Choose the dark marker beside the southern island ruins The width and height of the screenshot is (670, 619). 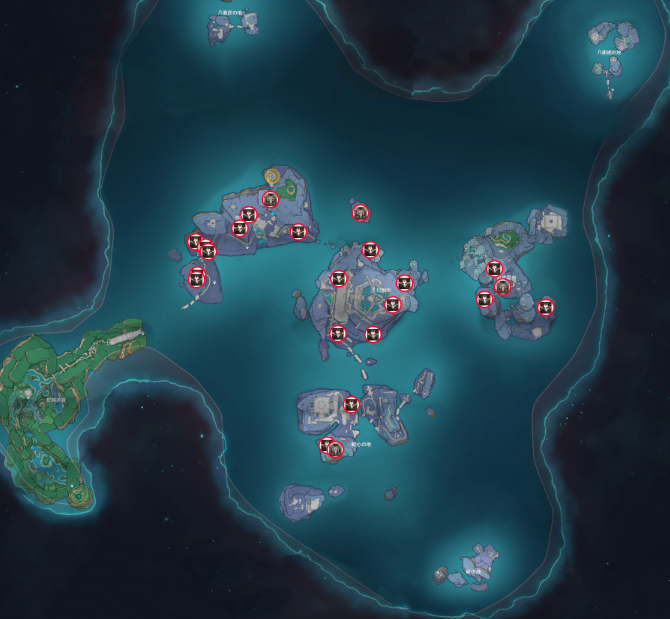click(351, 405)
